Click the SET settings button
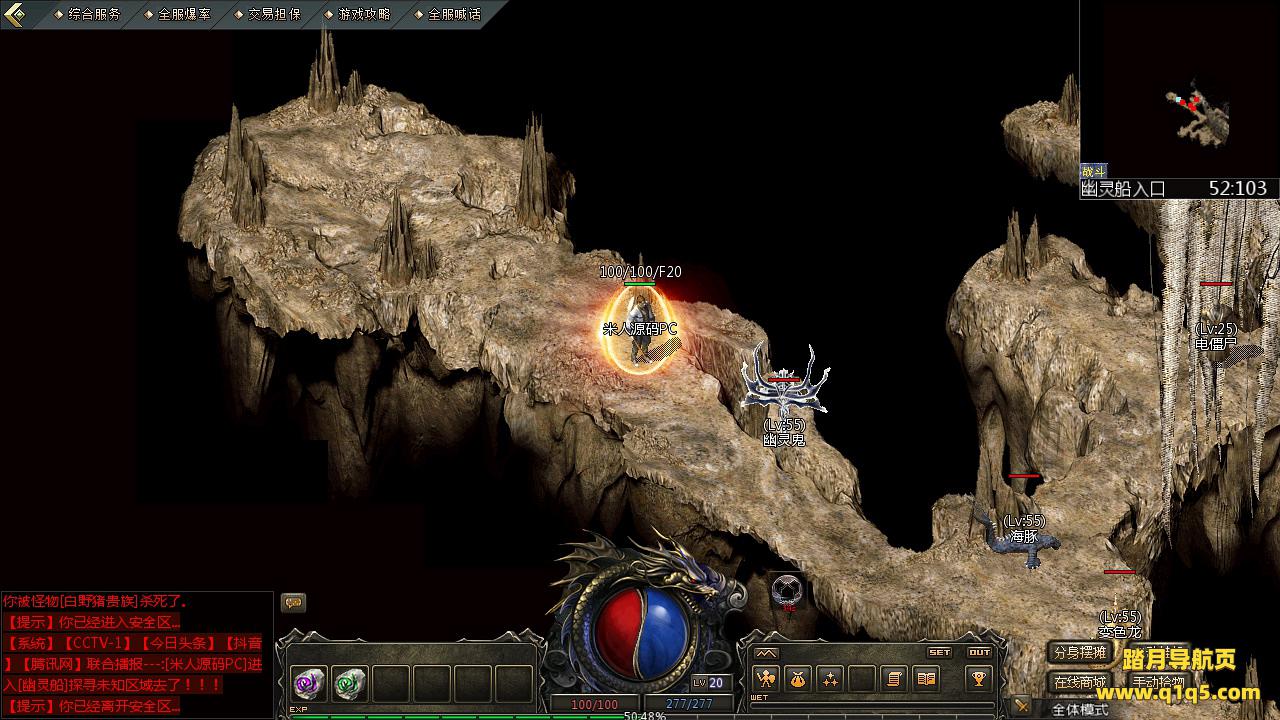The width and height of the screenshot is (1280, 720). pos(939,652)
